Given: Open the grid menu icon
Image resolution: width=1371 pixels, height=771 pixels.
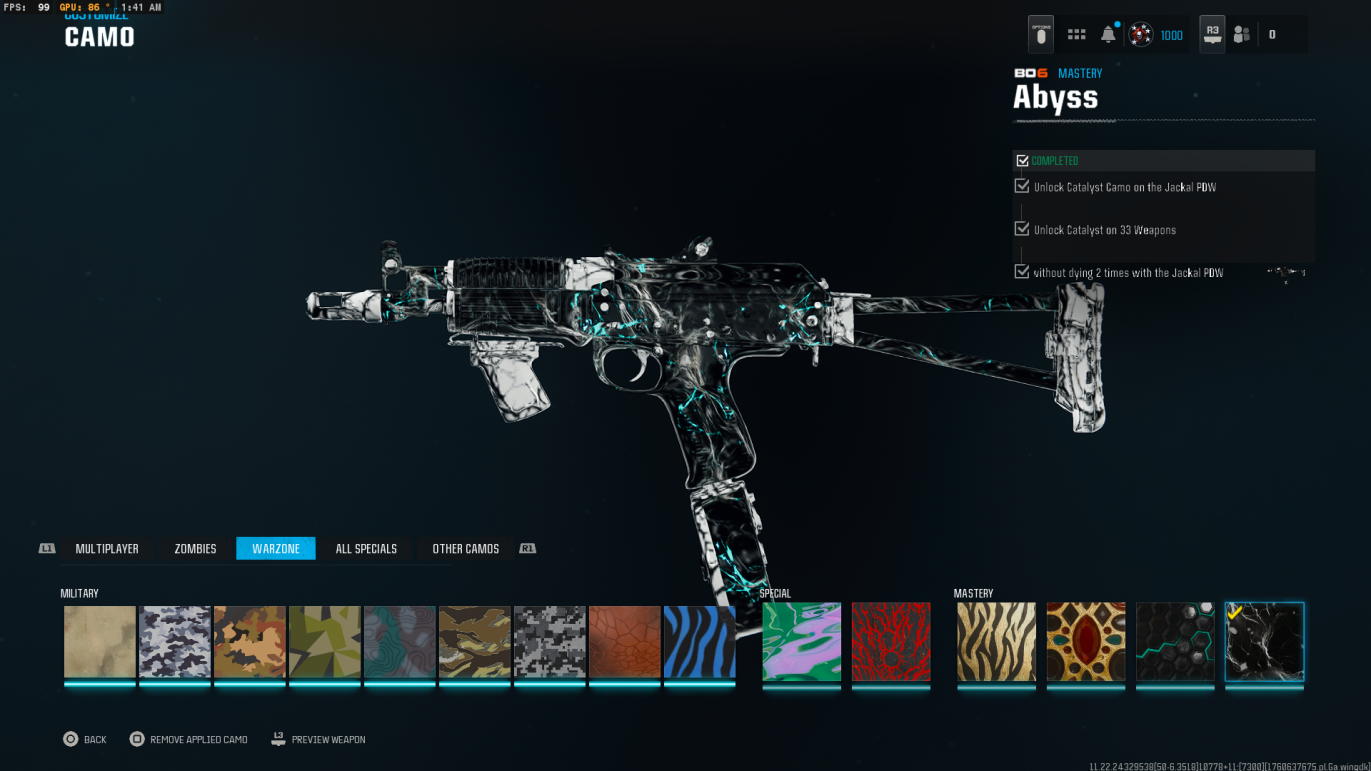Looking at the screenshot, I should (x=1076, y=35).
